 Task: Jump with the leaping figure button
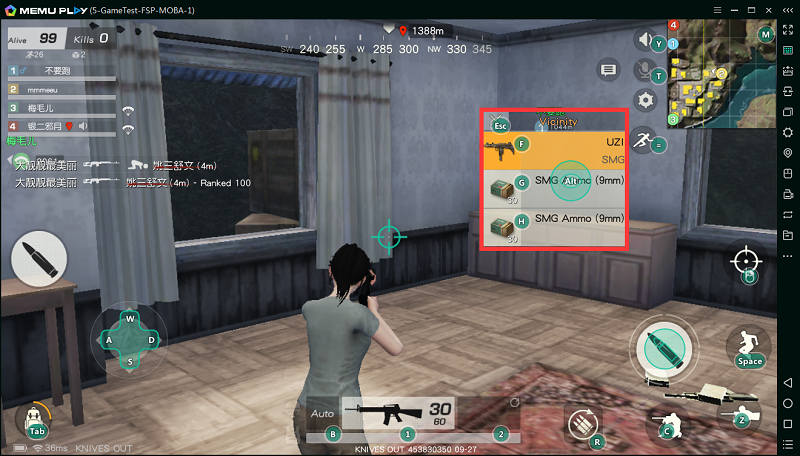[748, 346]
